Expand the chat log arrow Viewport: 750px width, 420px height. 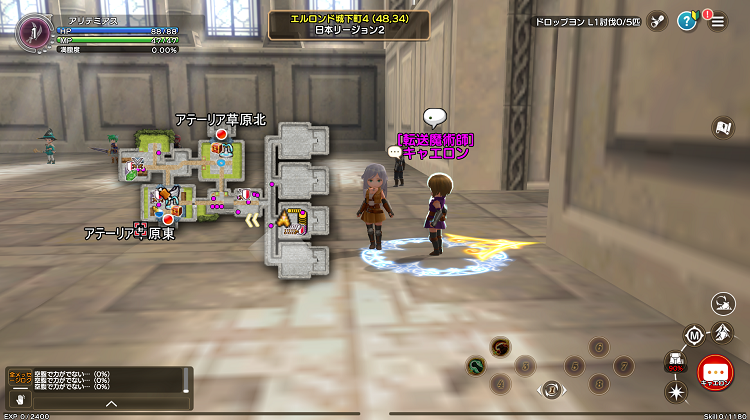111,403
